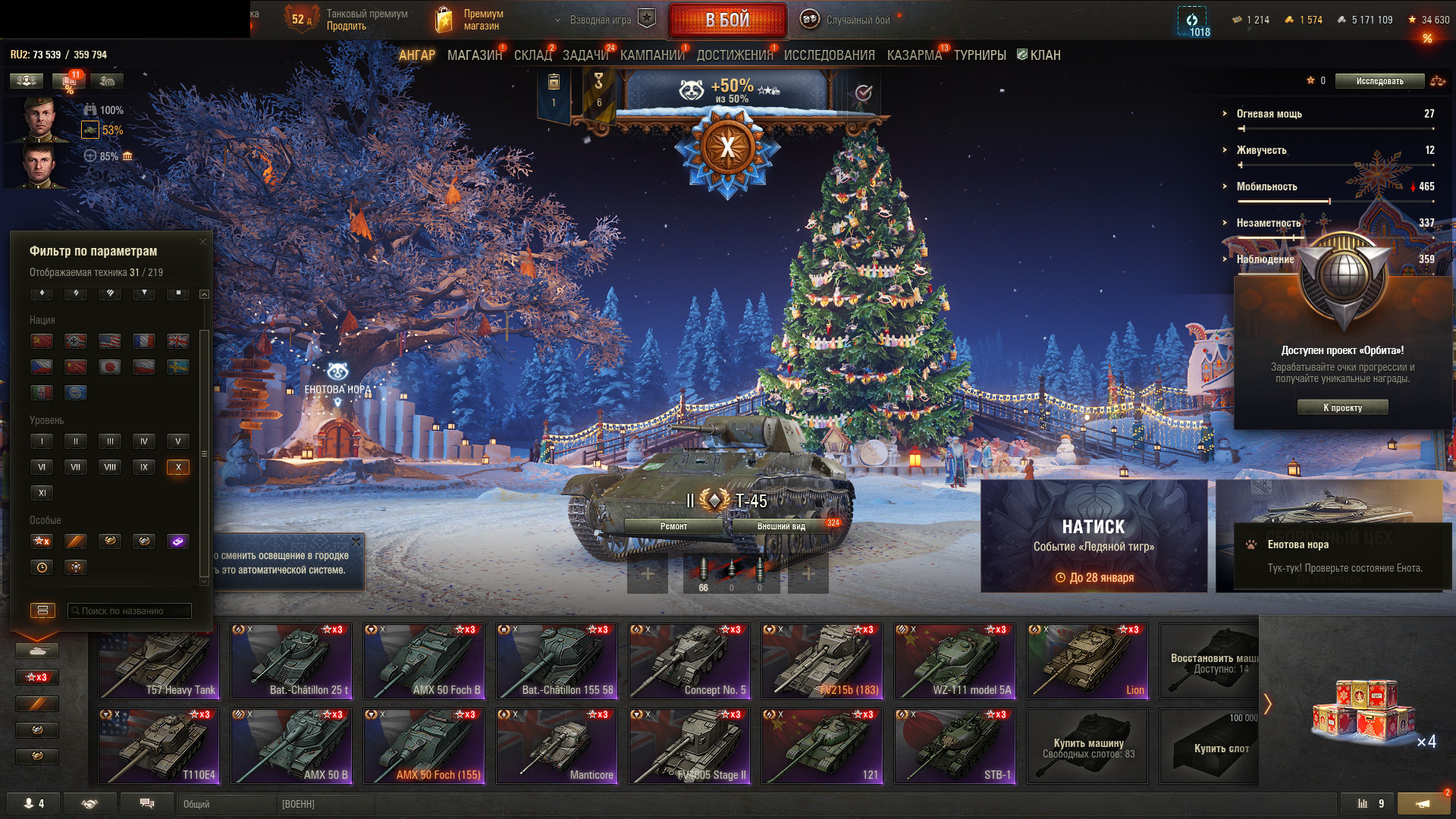The height and width of the screenshot is (819, 1456).
Task: Click the Исследовать research button
Action: (x=1379, y=81)
